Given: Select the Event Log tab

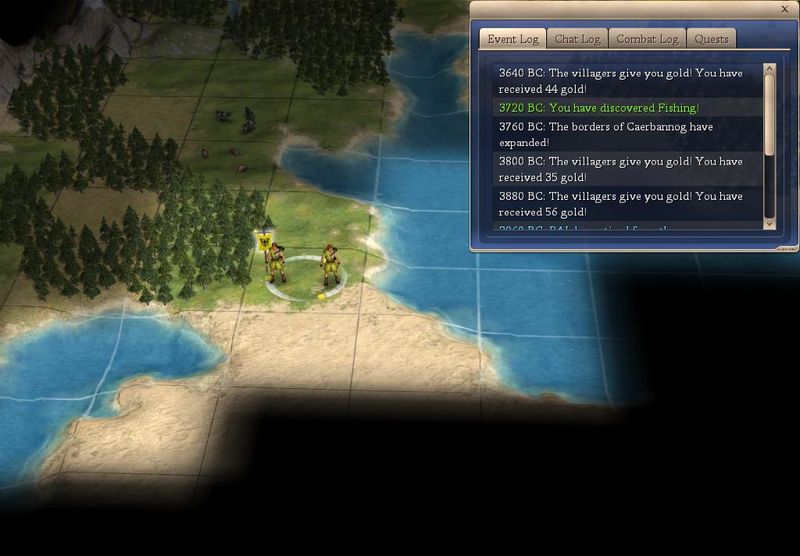Looking at the screenshot, I should pyautogui.click(x=514, y=39).
